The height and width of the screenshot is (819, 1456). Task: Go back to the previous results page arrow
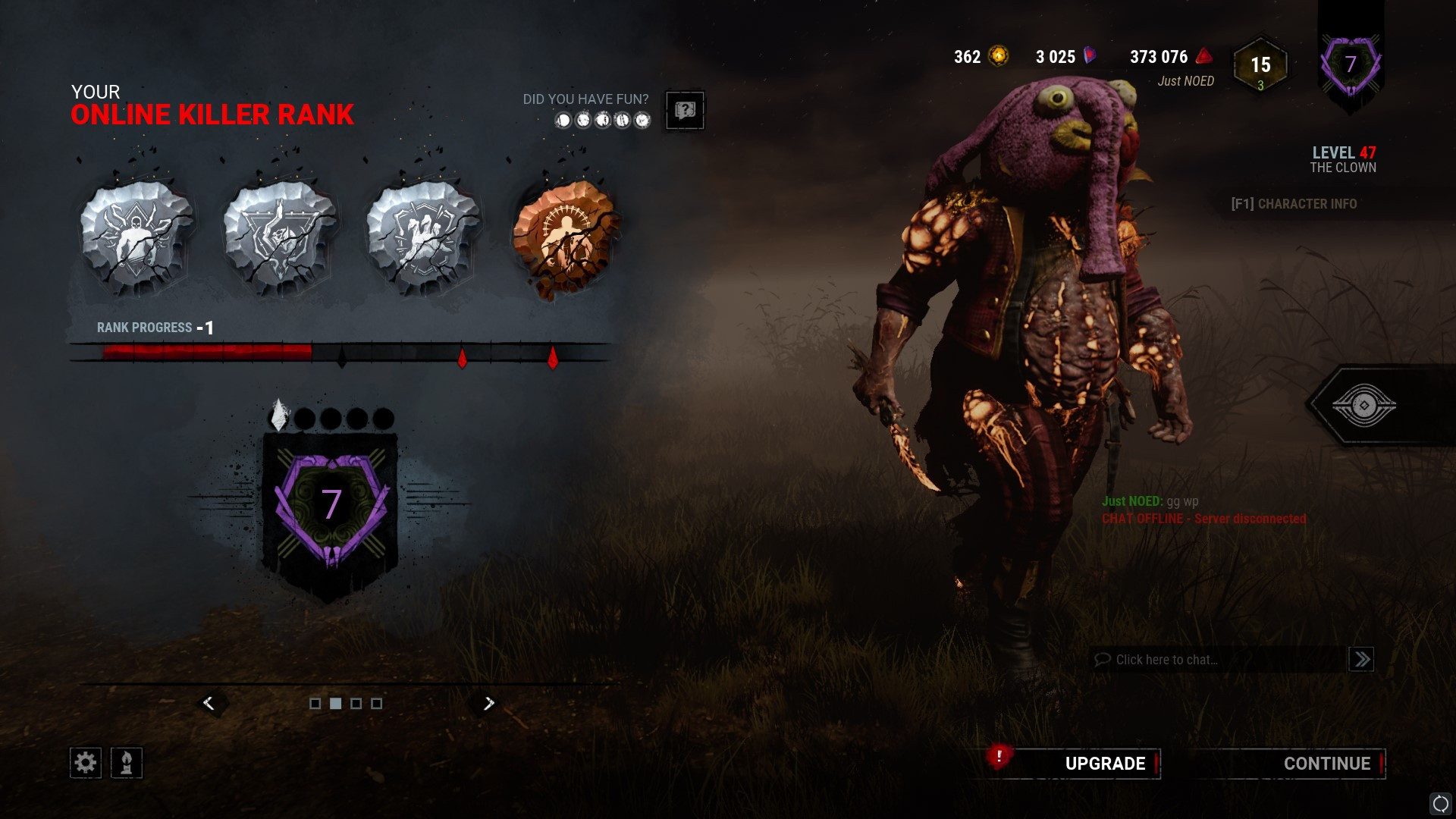pyautogui.click(x=209, y=704)
